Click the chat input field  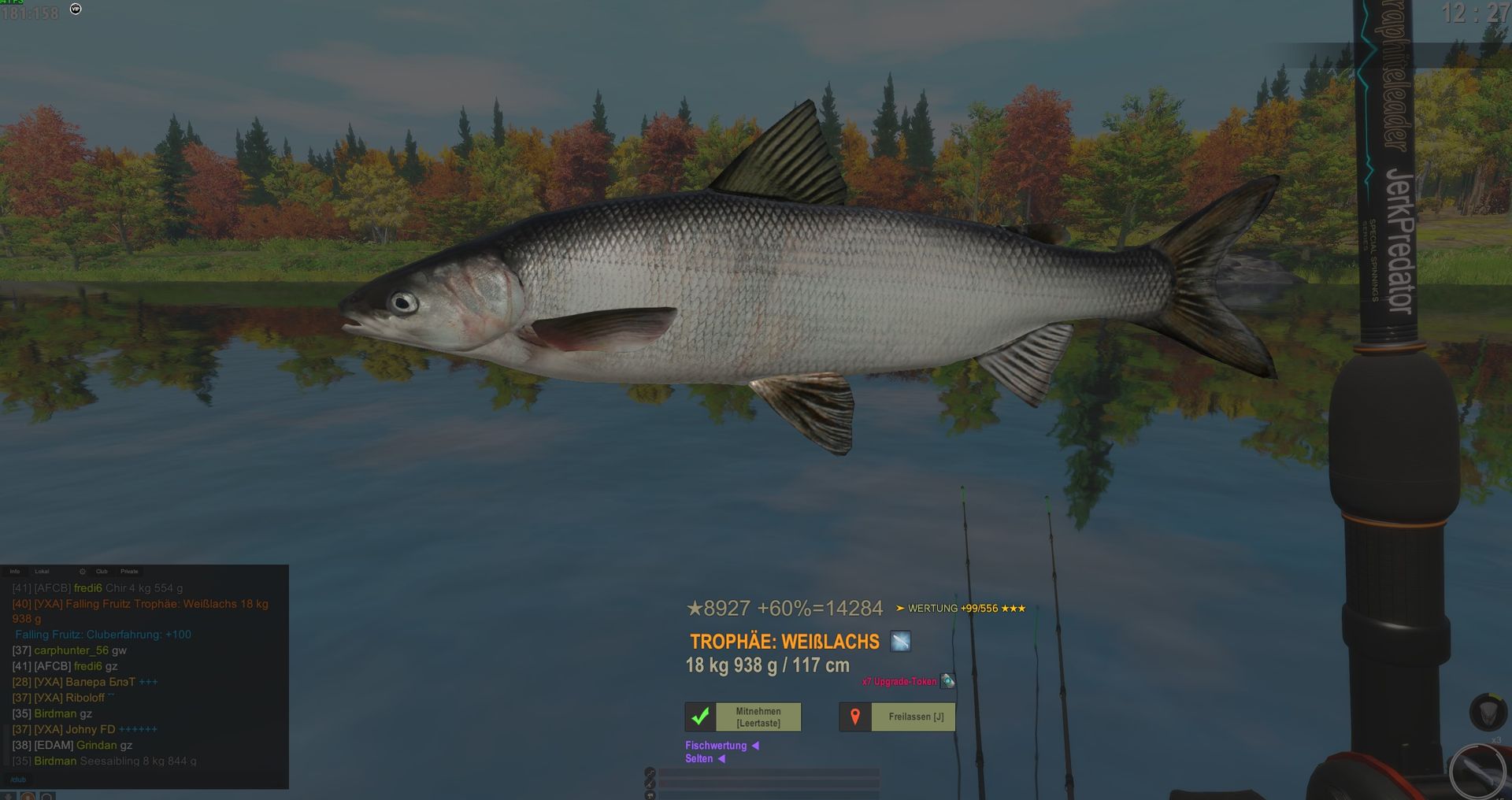pyautogui.click(x=142, y=780)
